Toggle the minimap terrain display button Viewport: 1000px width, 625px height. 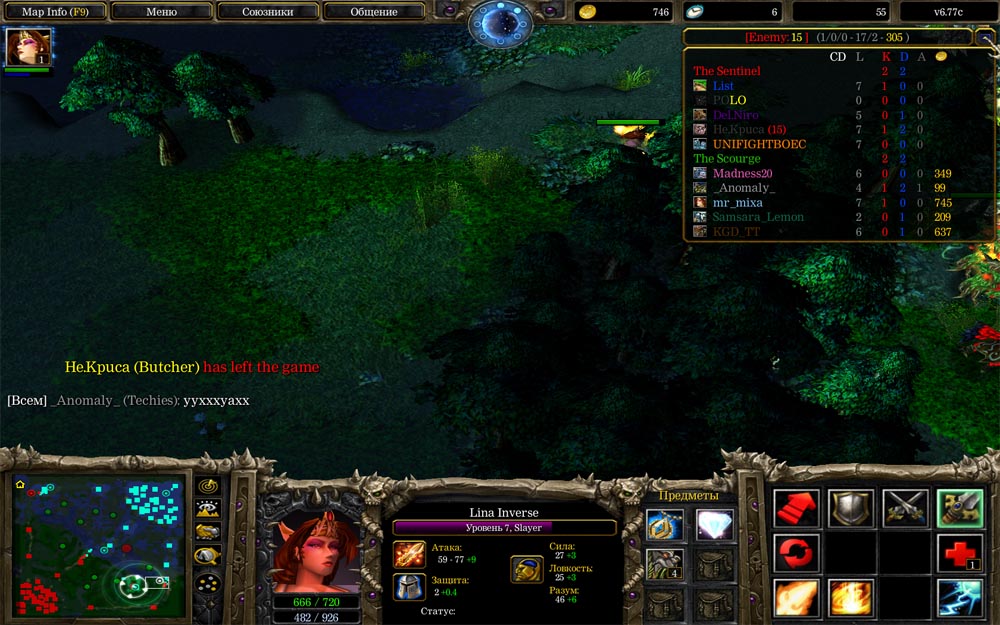(208, 509)
